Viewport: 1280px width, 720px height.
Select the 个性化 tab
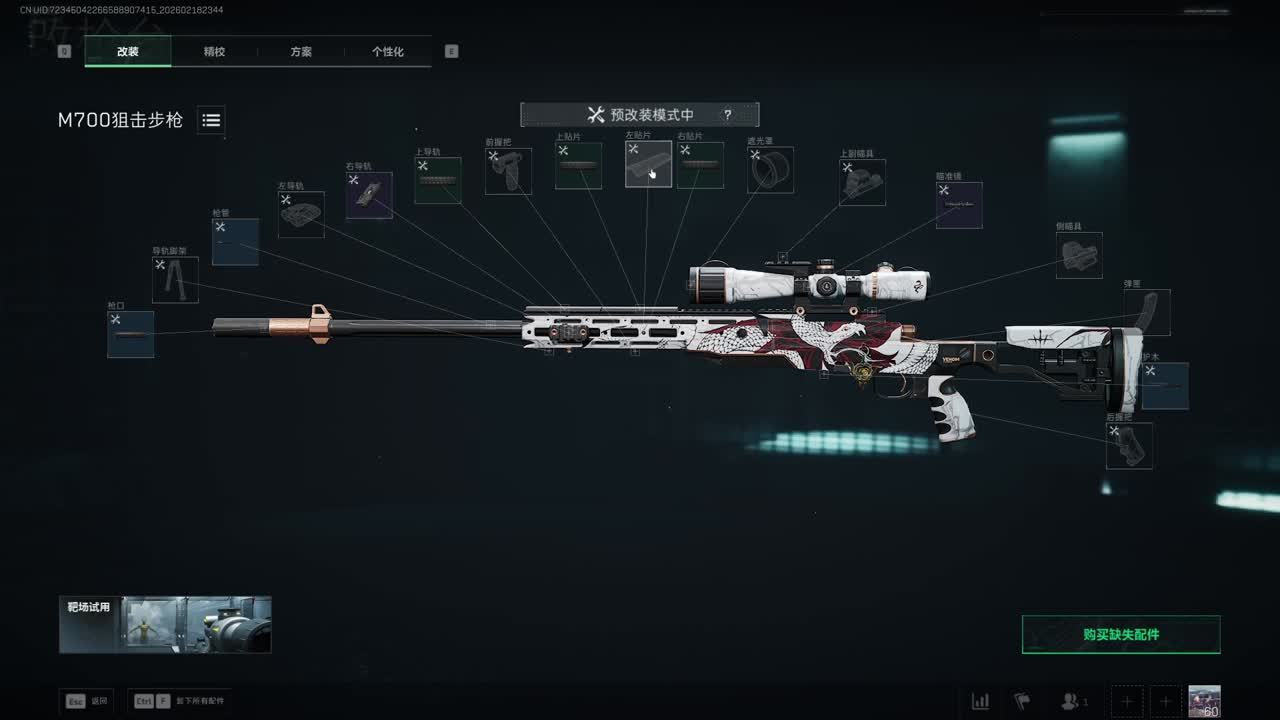(388, 52)
